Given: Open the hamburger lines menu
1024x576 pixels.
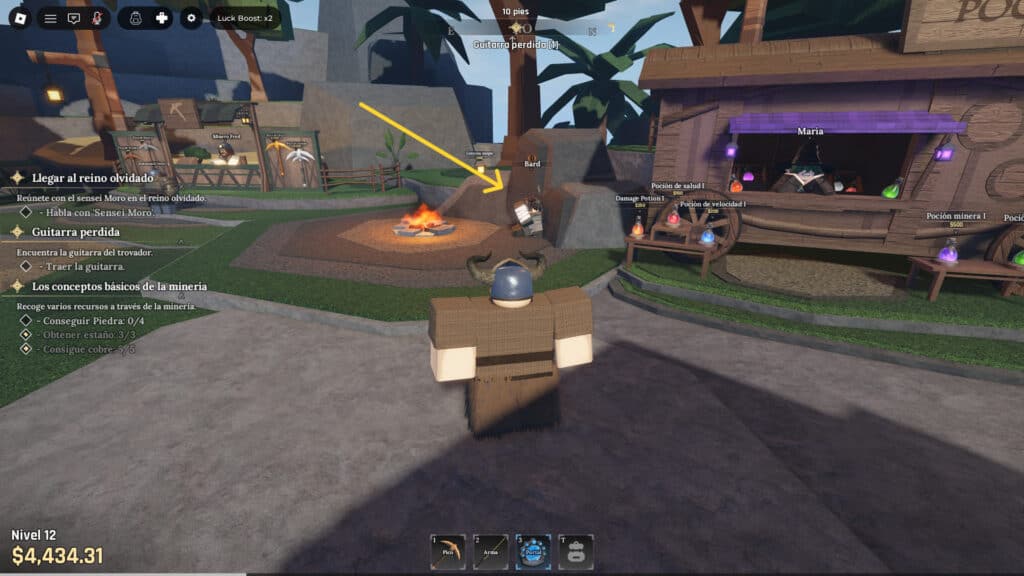Looking at the screenshot, I should point(50,18).
